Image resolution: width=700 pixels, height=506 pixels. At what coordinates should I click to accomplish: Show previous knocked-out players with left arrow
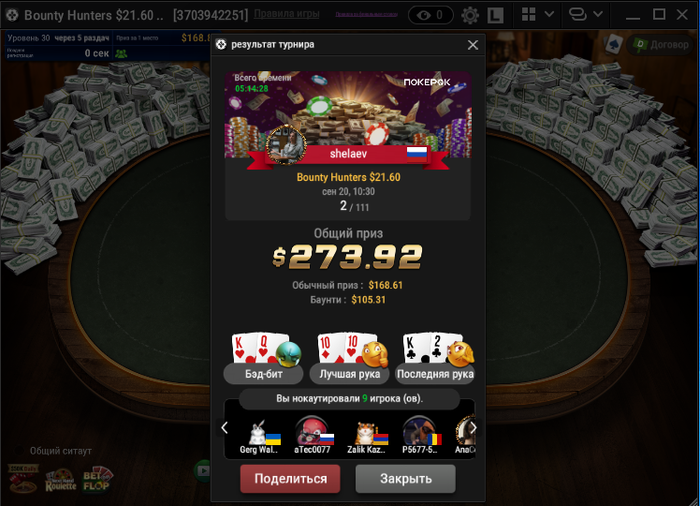(225, 428)
